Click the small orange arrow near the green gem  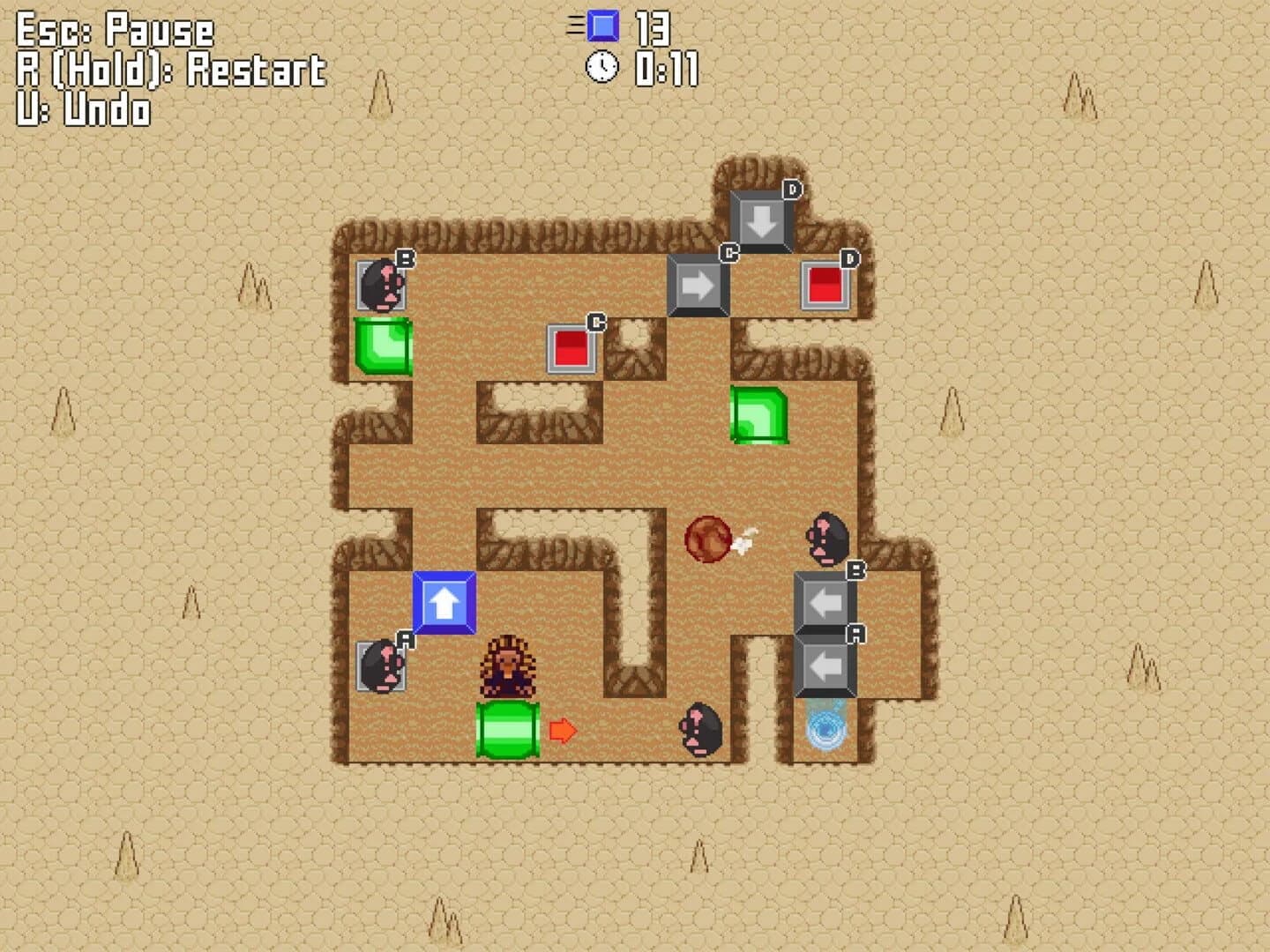pos(564,728)
